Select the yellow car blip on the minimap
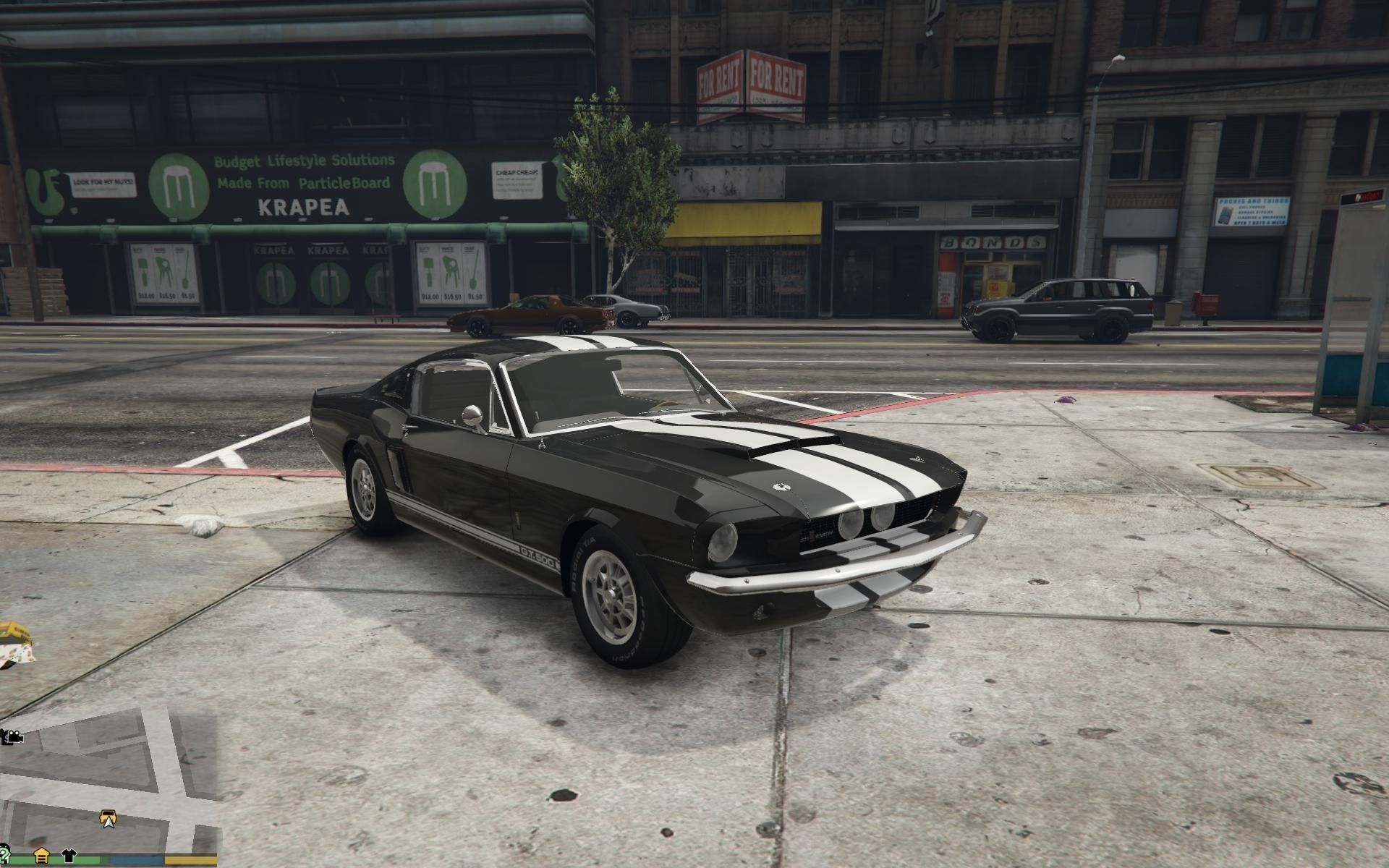Image resolution: width=1389 pixels, height=868 pixels. coord(108,816)
